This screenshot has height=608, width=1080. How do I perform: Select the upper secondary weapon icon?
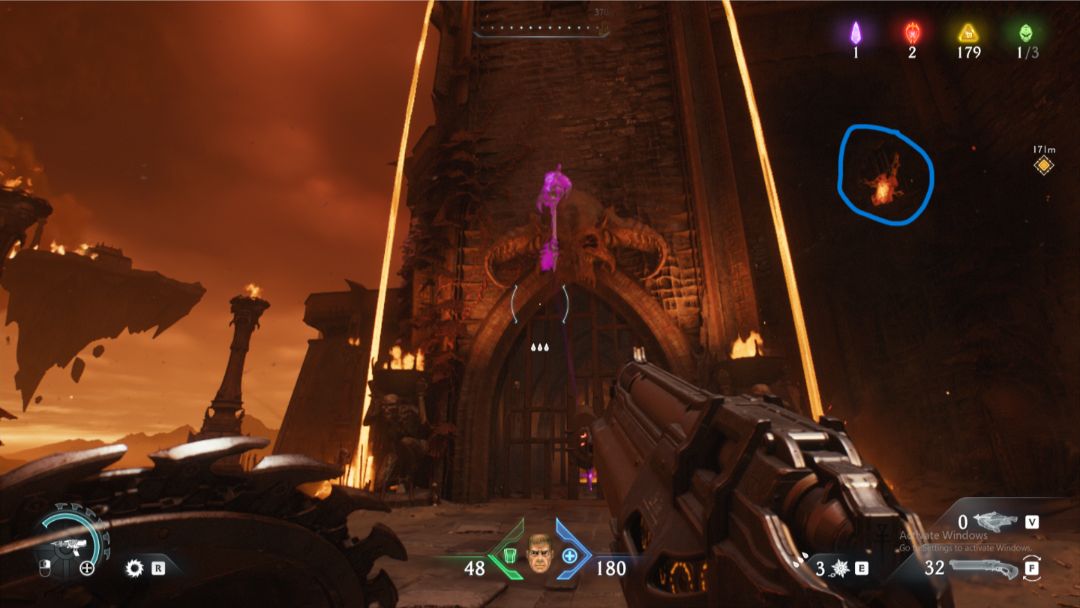coord(996,522)
